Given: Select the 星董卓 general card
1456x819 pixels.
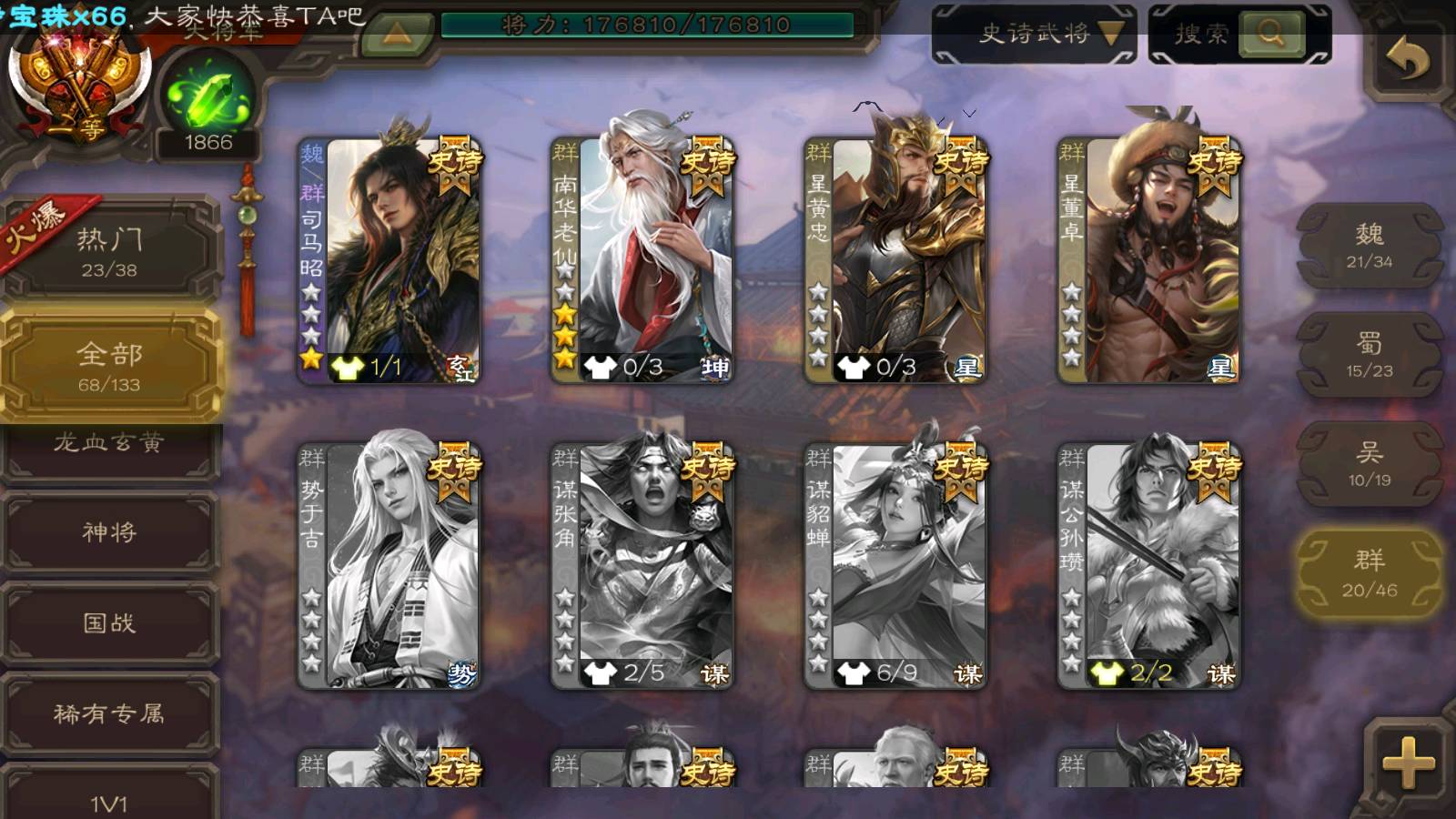Looking at the screenshot, I should (x=1148, y=259).
